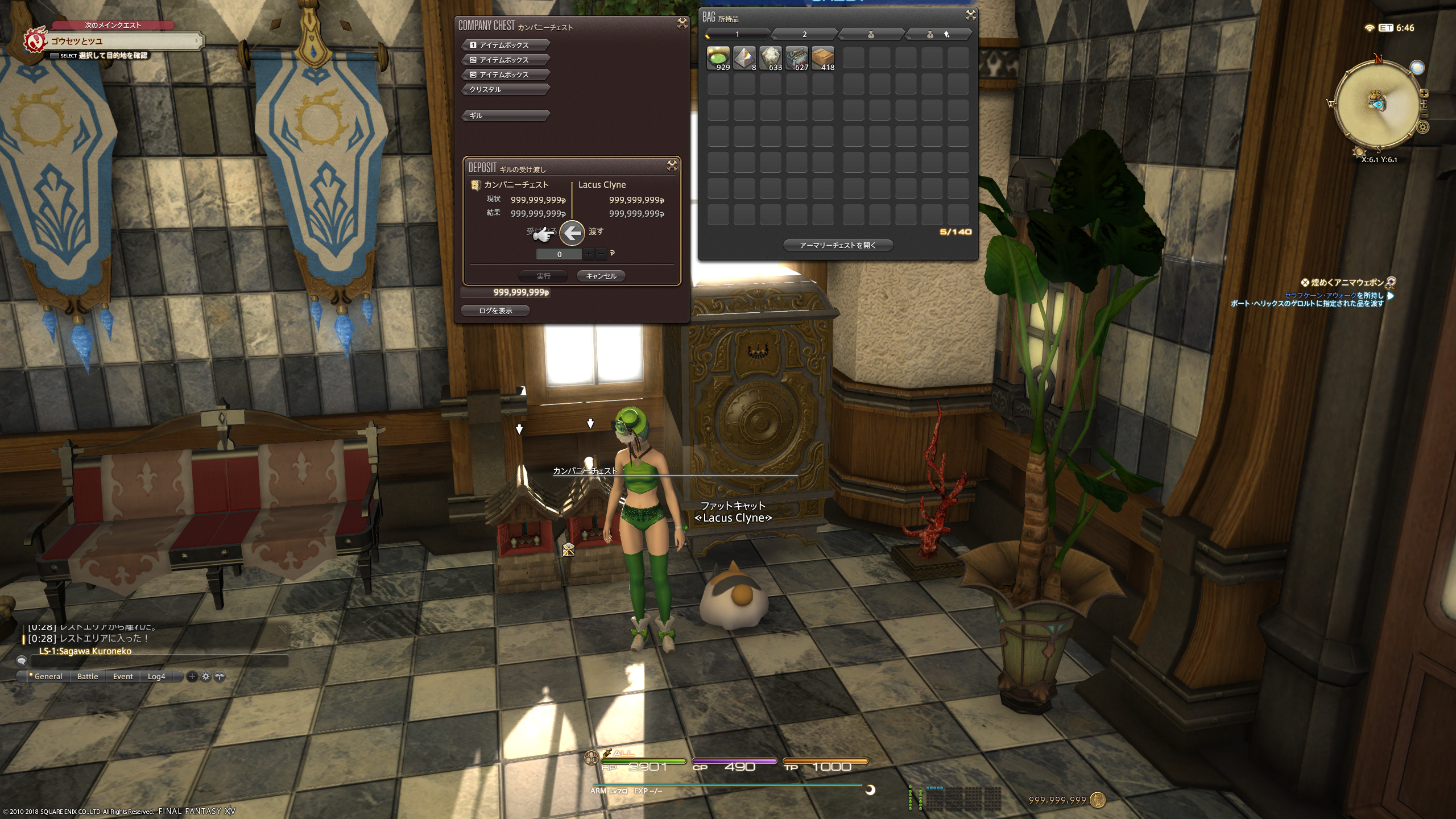The image size is (1456, 819).
Task: Close the Bag window
Action: coord(970,15)
